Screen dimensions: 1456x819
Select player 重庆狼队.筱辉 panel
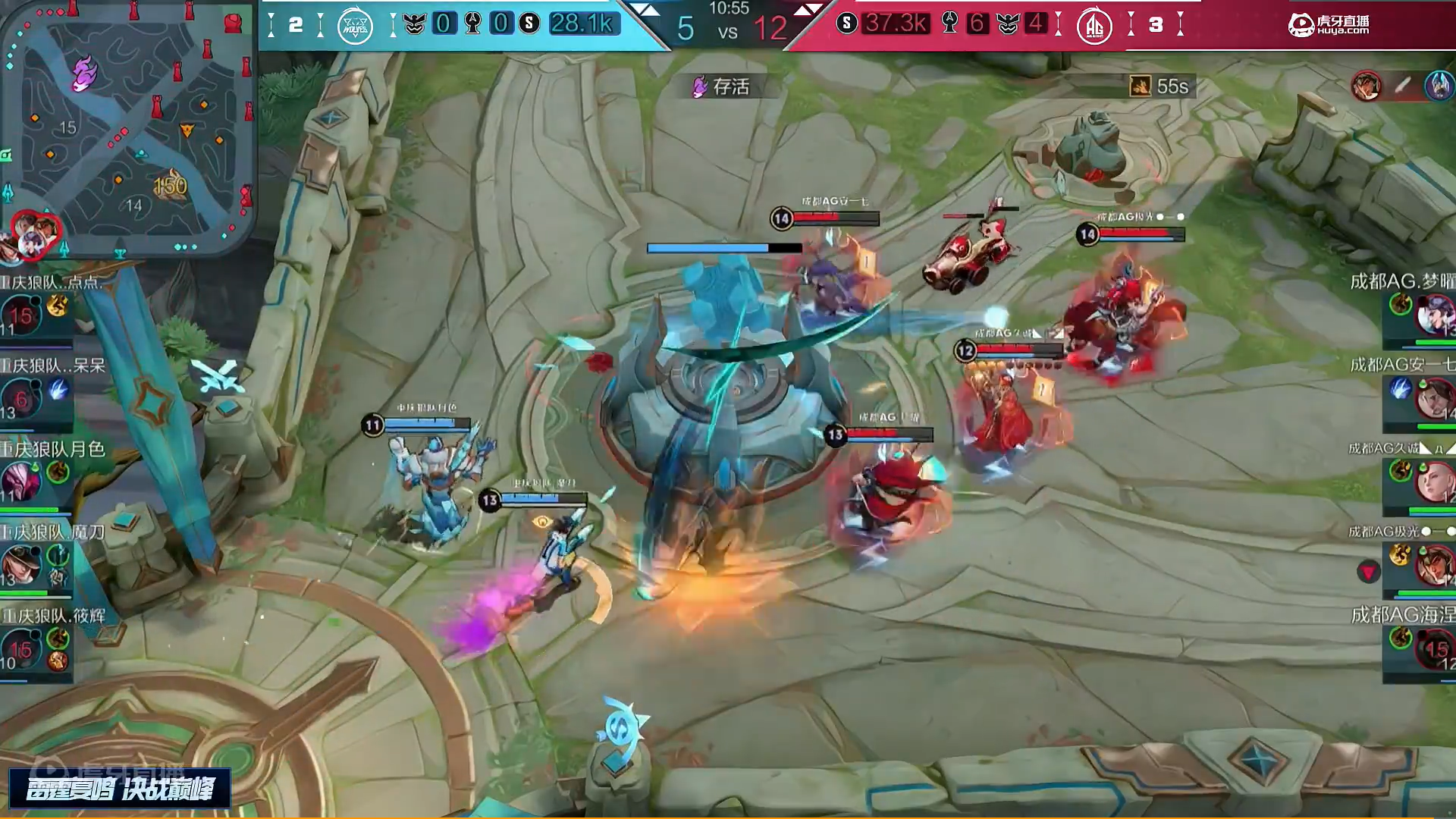pyautogui.click(x=38, y=641)
